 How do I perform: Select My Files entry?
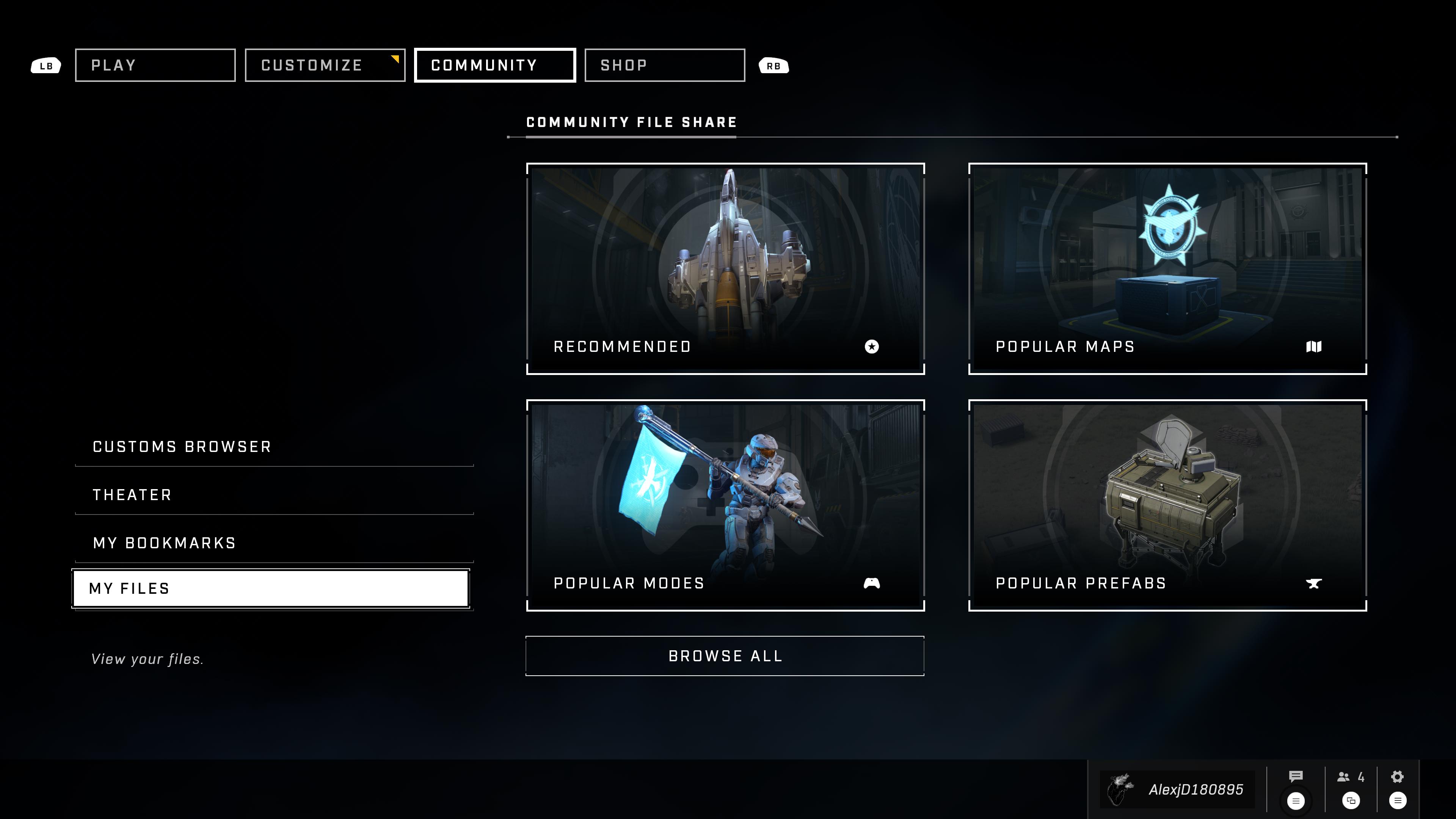[271, 588]
